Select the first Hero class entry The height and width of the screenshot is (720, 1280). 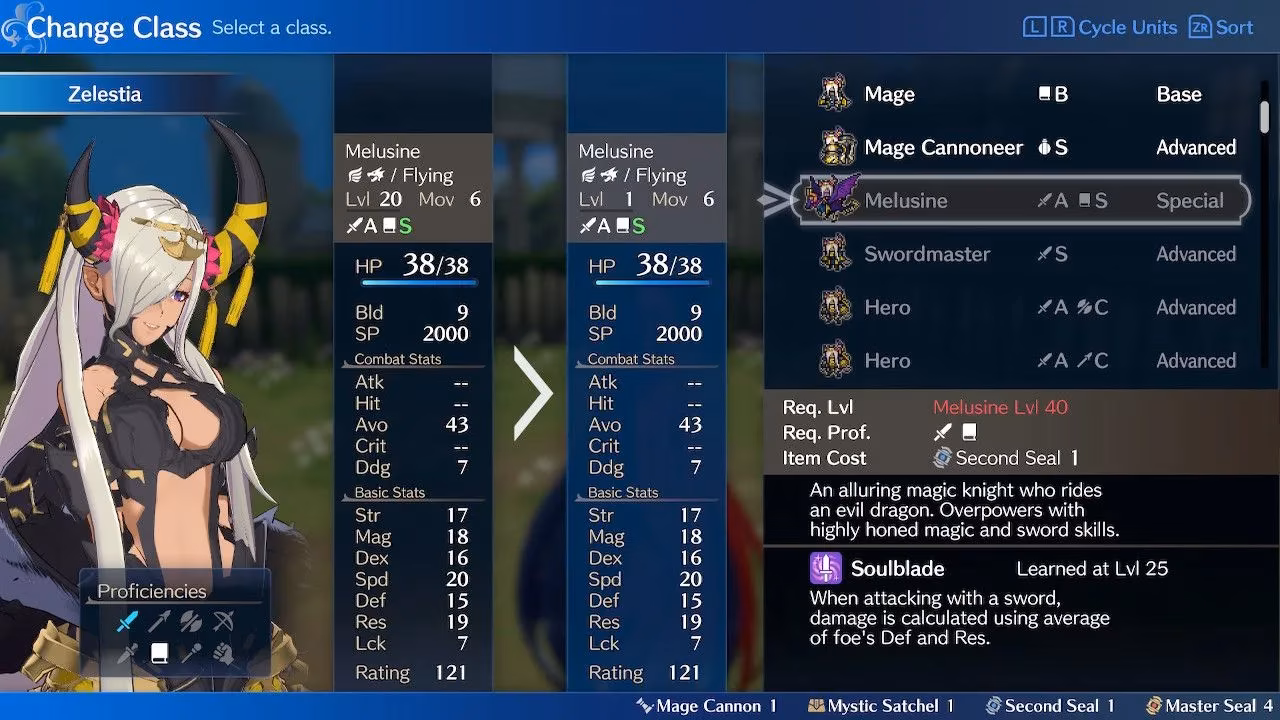(x=889, y=307)
